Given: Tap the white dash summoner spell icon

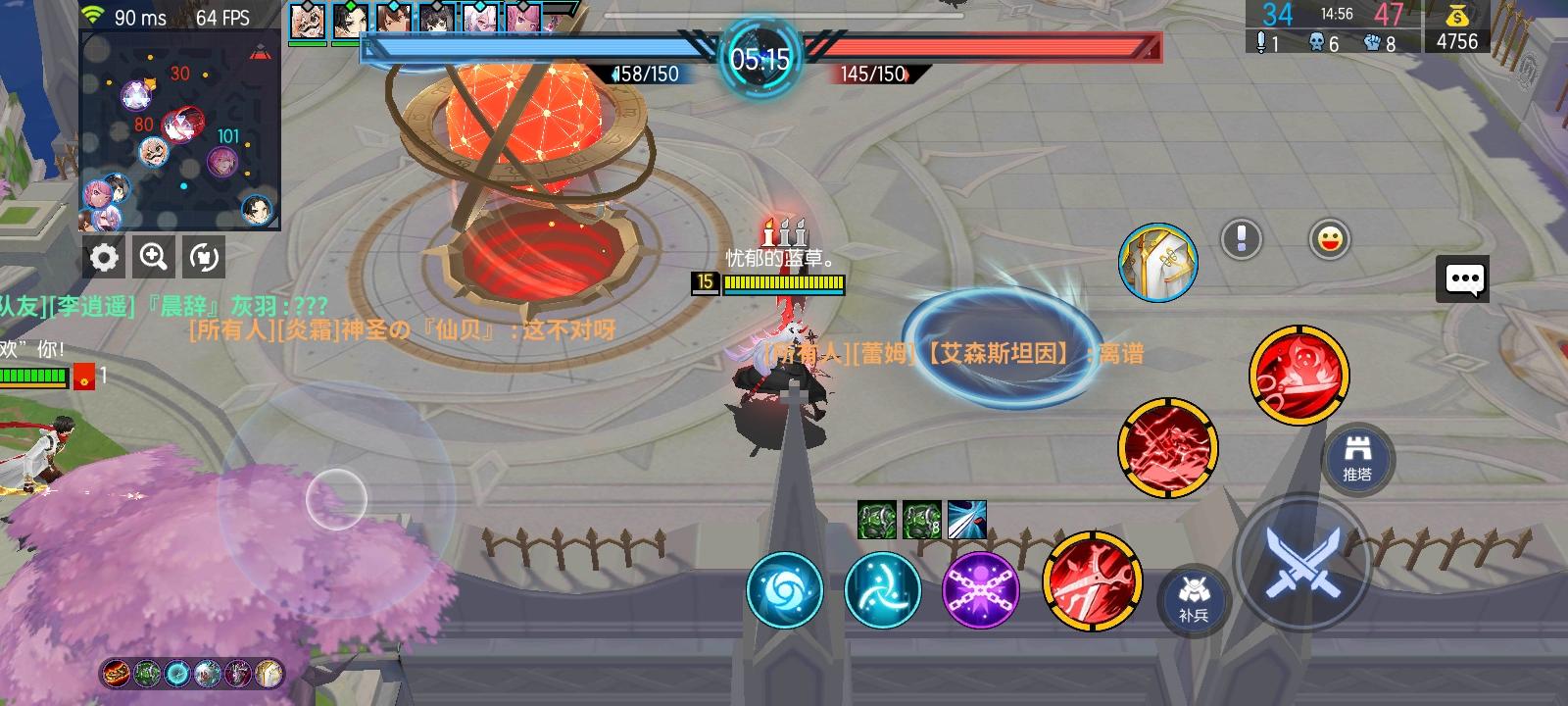Looking at the screenshot, I should click(x=970, y=518).
